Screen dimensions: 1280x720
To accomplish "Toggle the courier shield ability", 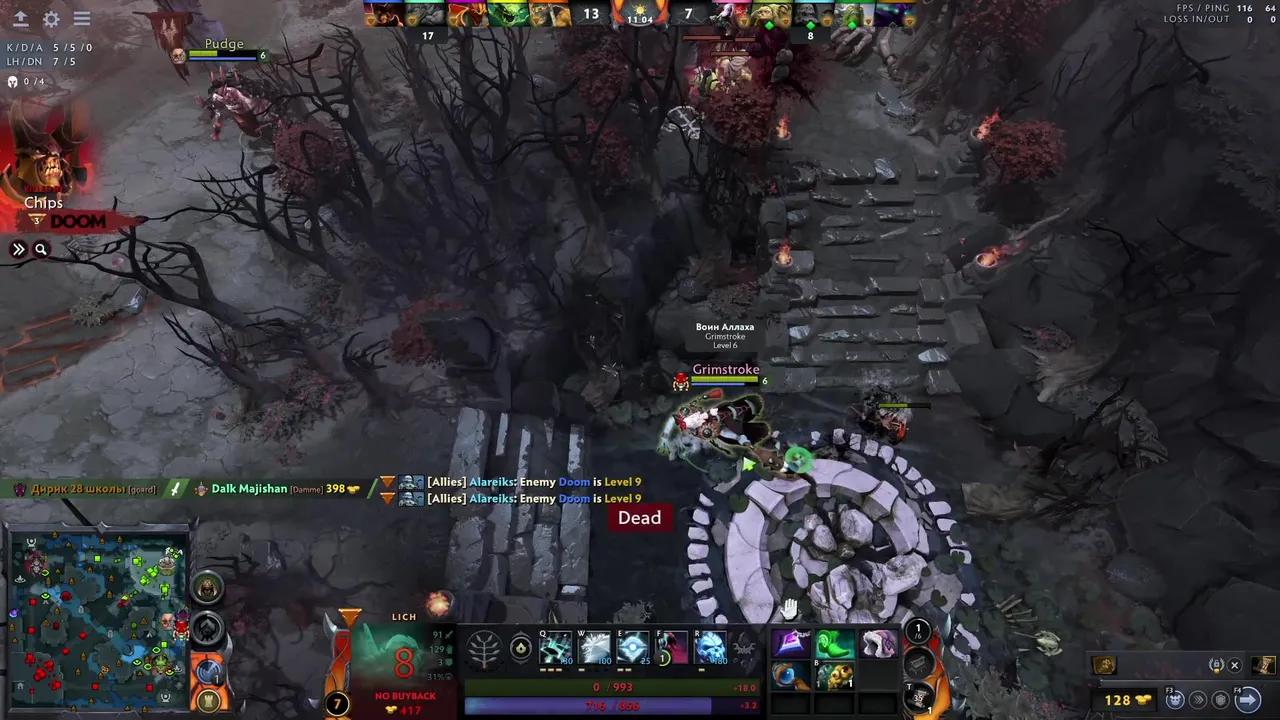I will [1220, 700].
